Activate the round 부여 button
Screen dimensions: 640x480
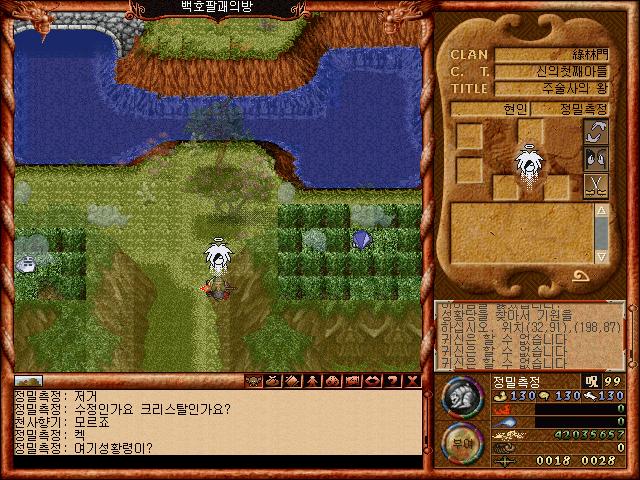click(461, 444)
